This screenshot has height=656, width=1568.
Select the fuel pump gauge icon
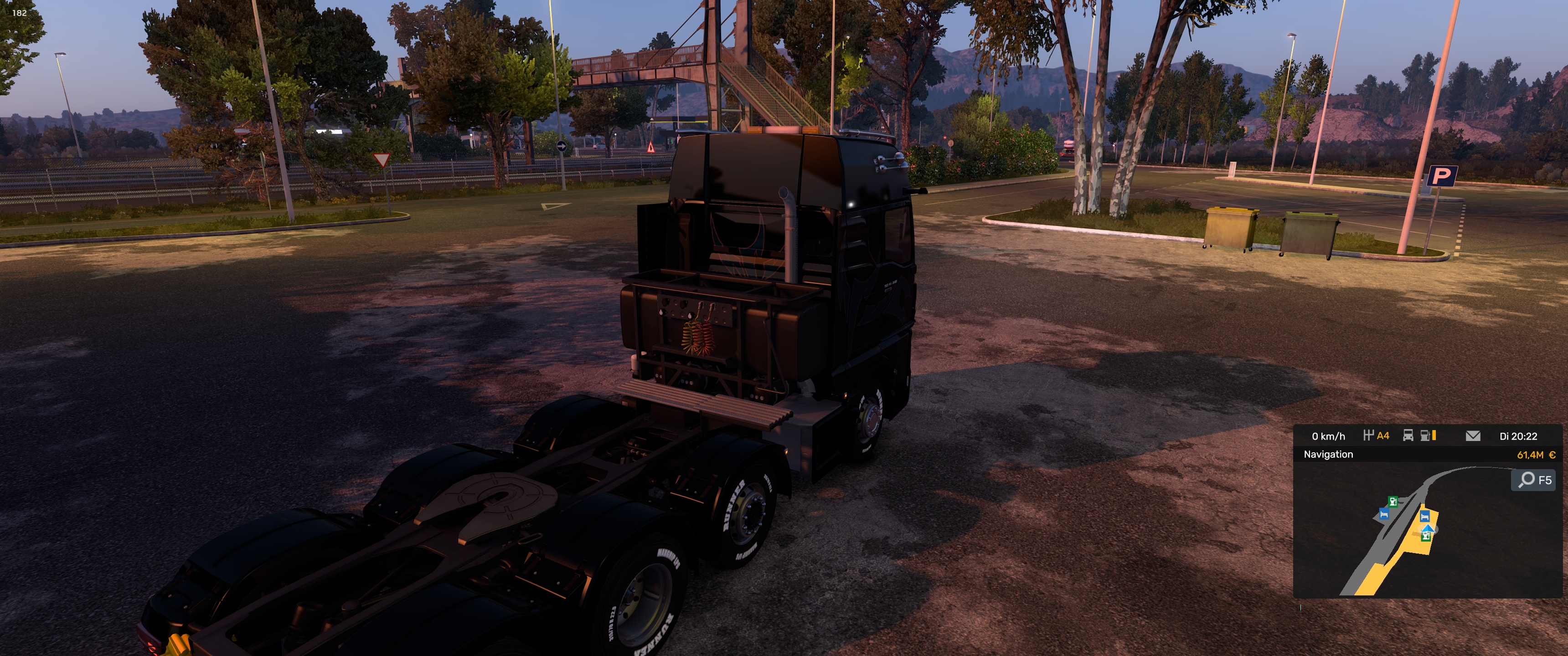click(1425, 436)
